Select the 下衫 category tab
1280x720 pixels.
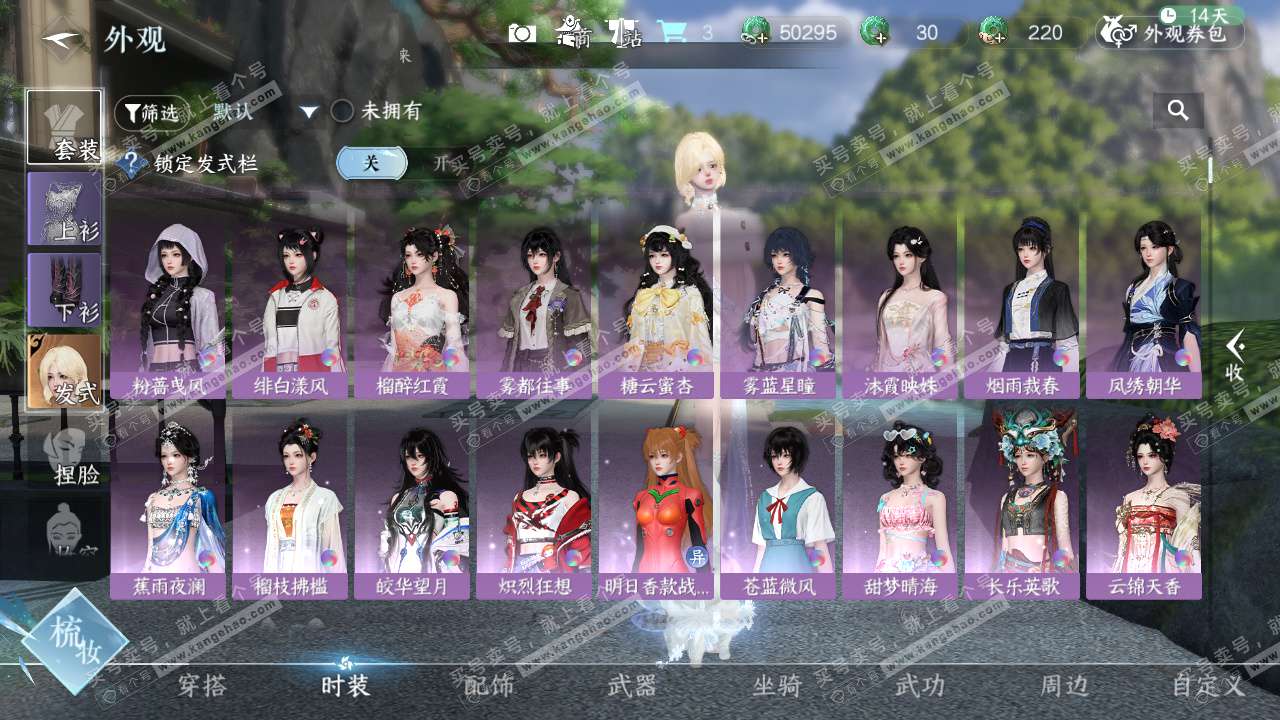[x=64, y=290]
